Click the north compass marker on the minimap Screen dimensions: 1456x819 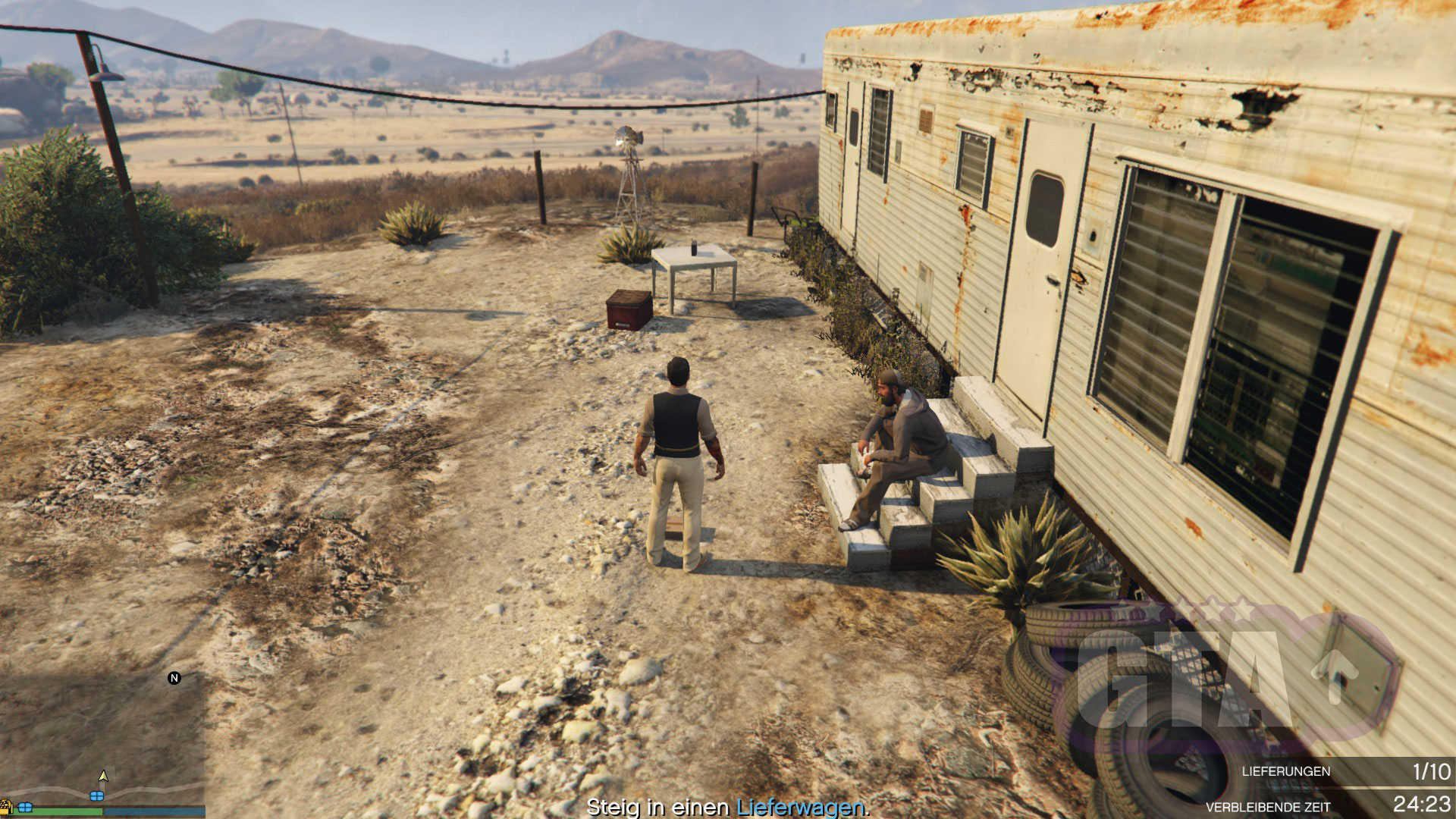pos(174,678)
